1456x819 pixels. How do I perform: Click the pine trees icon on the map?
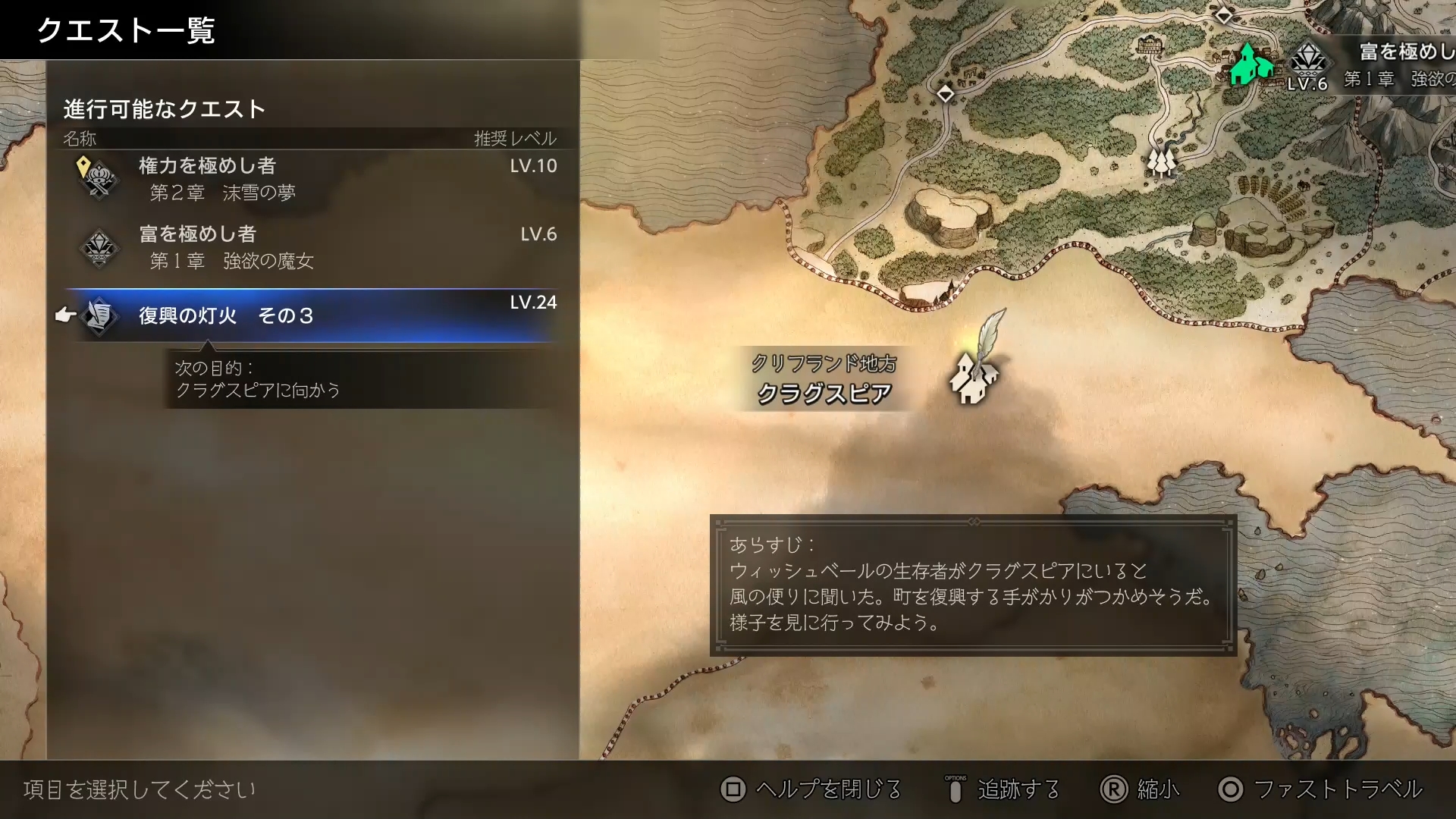click(1162, 162)
